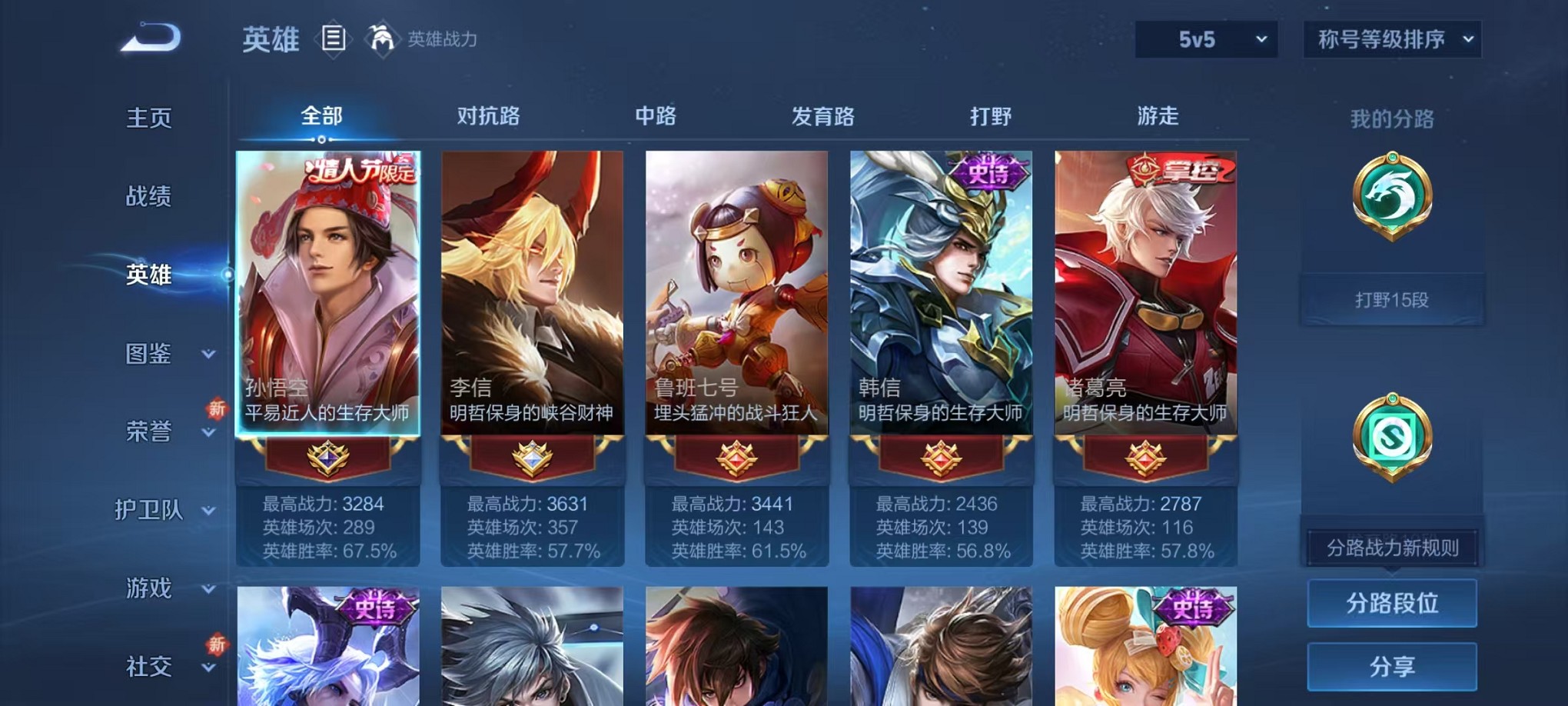Open the hero list icon beside 英雄 title

click(x=334, y=39)
